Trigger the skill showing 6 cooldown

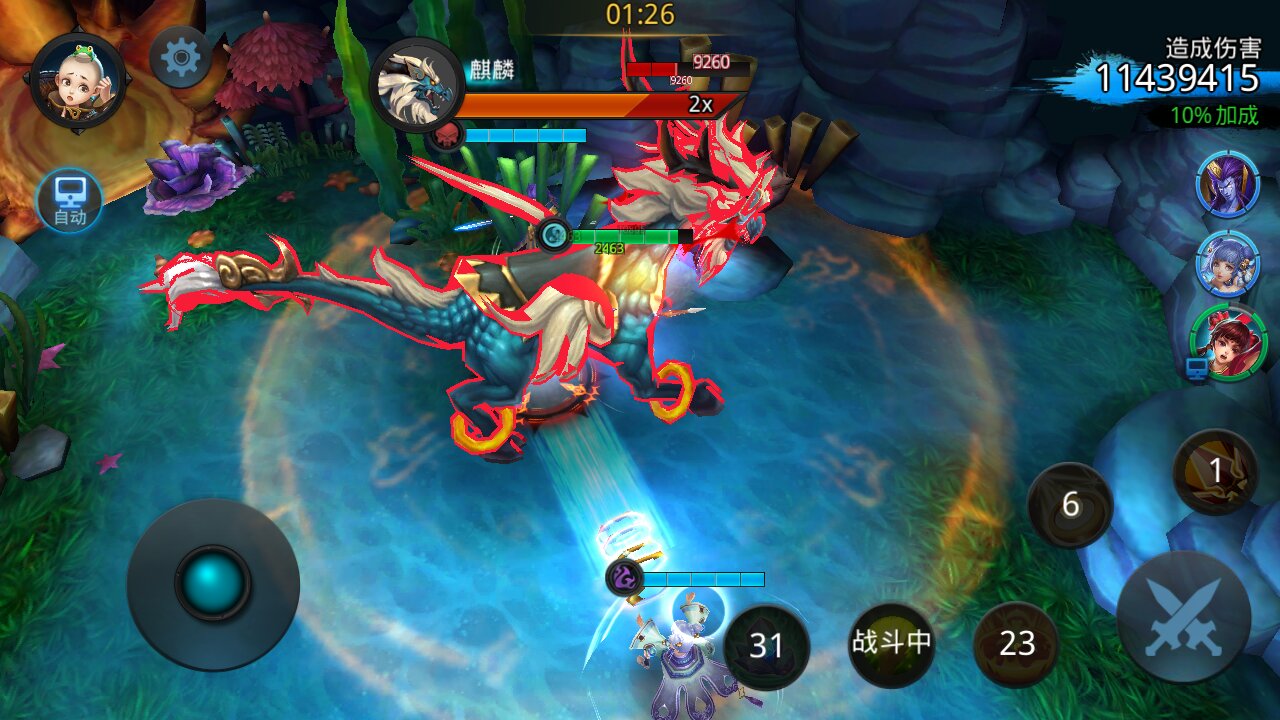click(1070, 505)
